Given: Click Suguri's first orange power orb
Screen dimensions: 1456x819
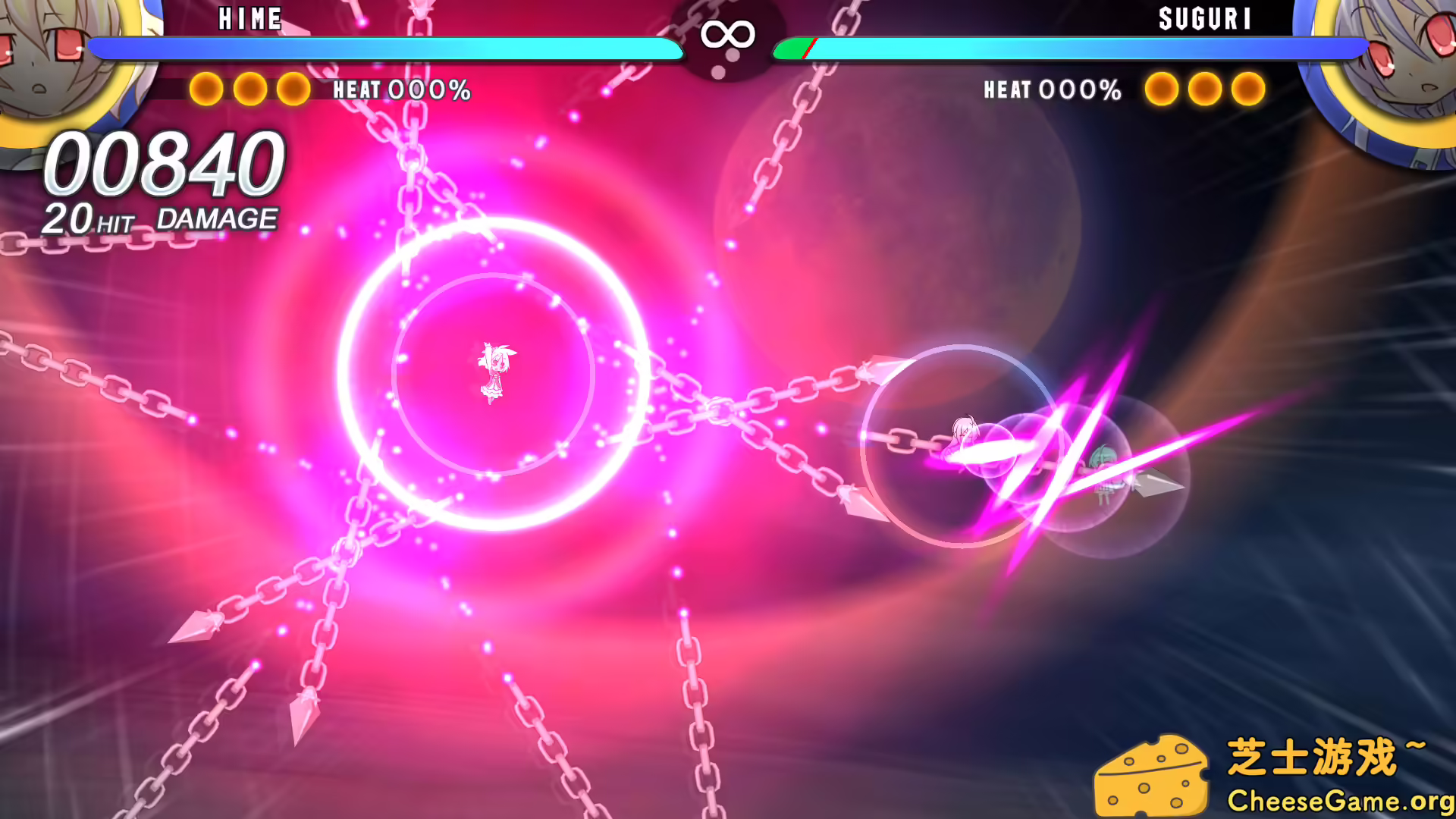Looking at the screenshot, I should click(1163, 89).
